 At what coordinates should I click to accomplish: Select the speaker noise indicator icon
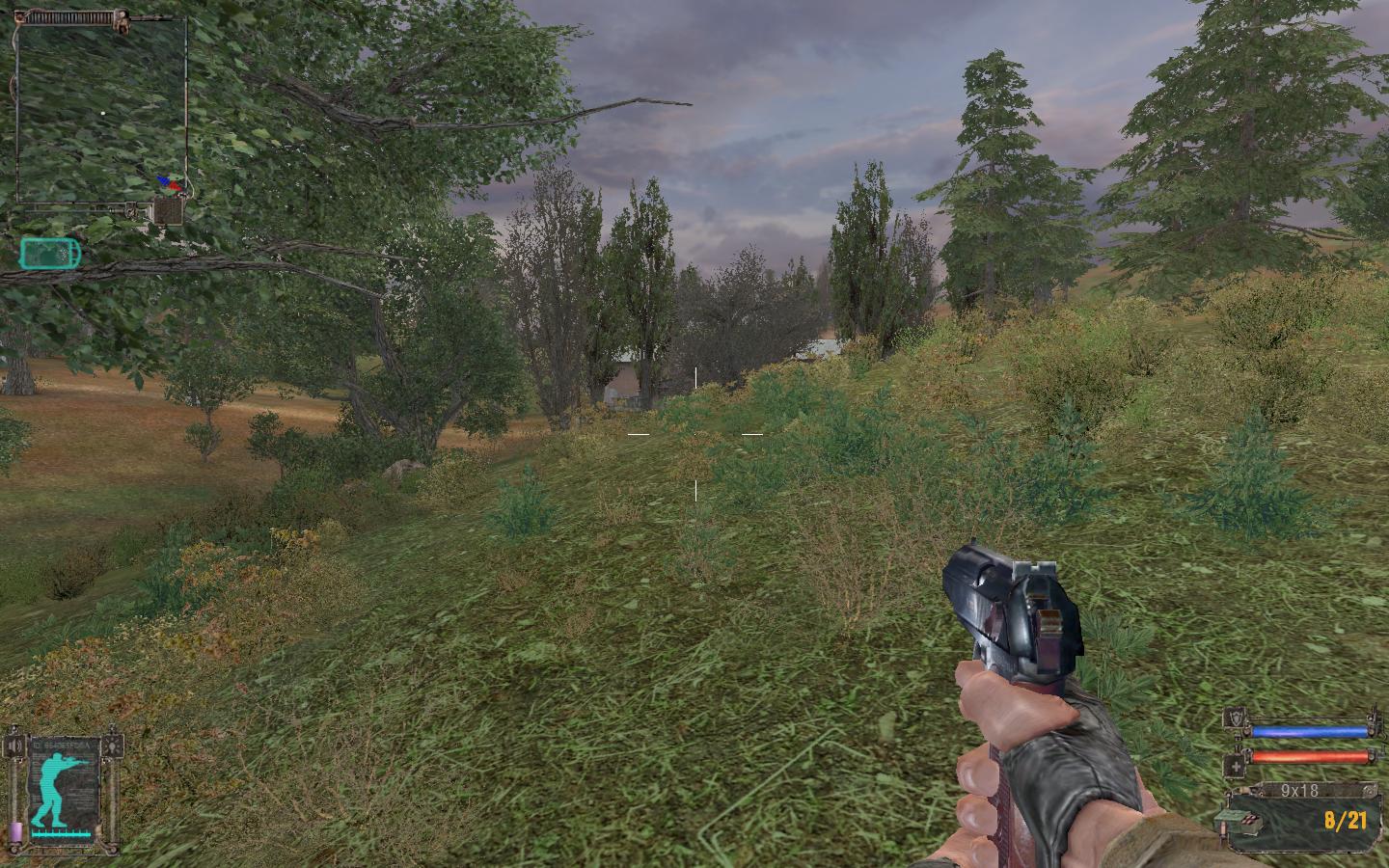pyautogui.click(x=14, y=746)
